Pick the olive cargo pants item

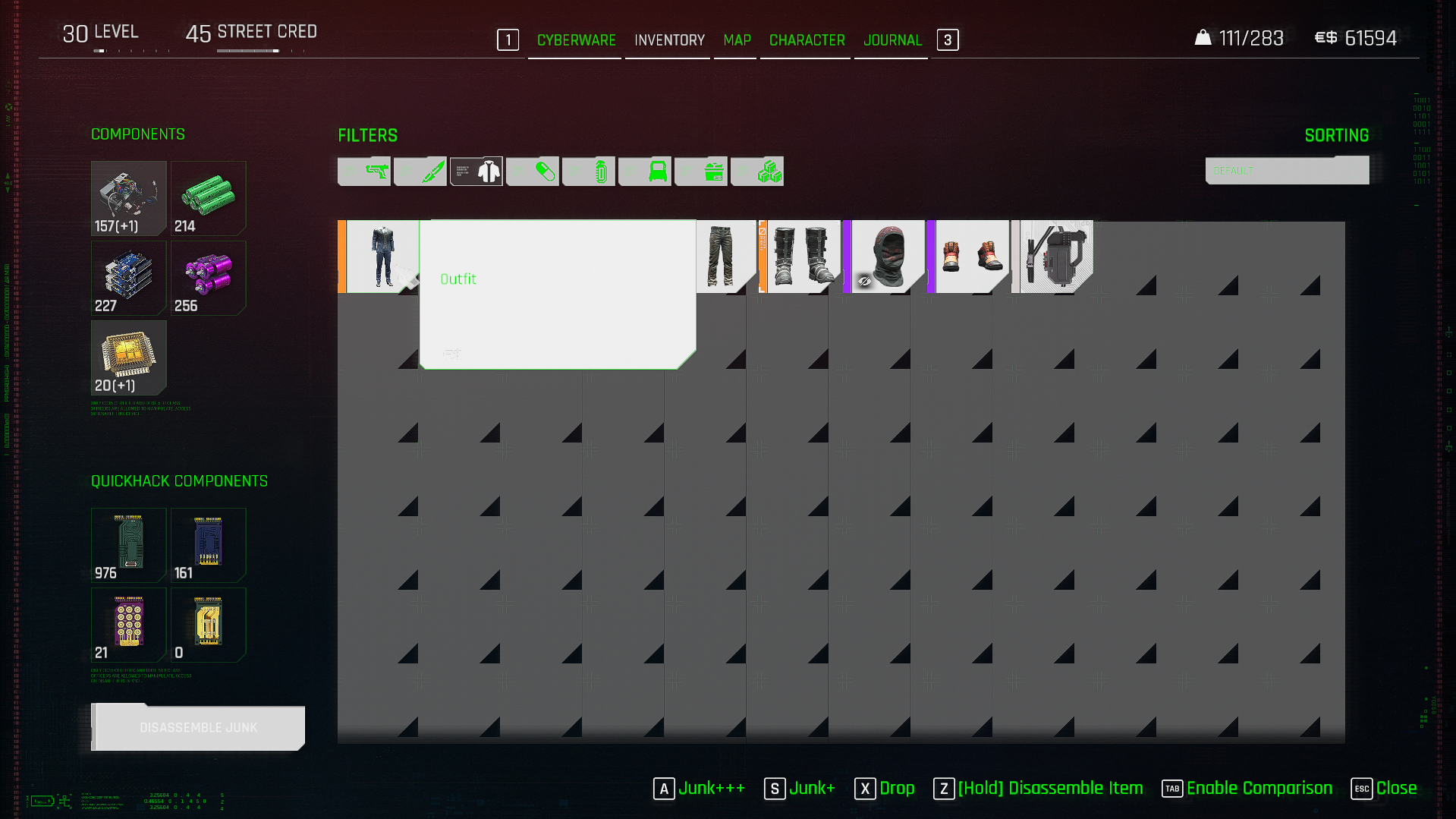point(721,257)
